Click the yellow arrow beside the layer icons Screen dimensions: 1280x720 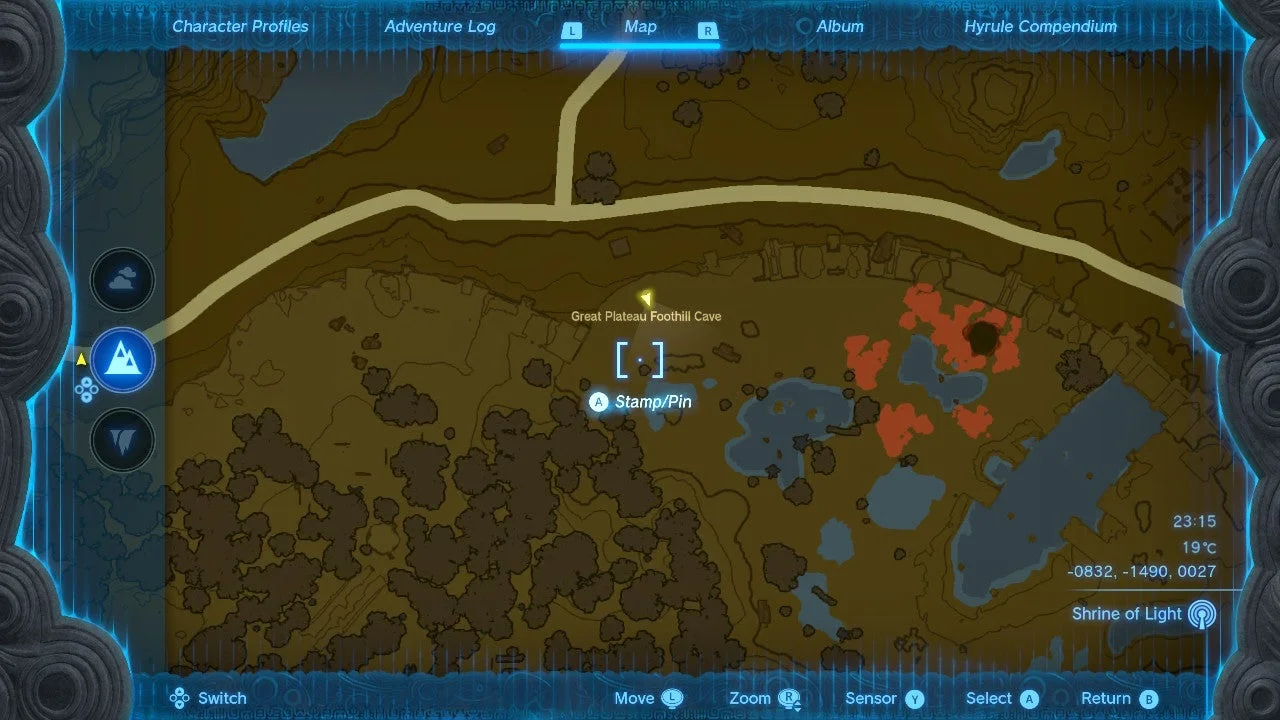81,361
